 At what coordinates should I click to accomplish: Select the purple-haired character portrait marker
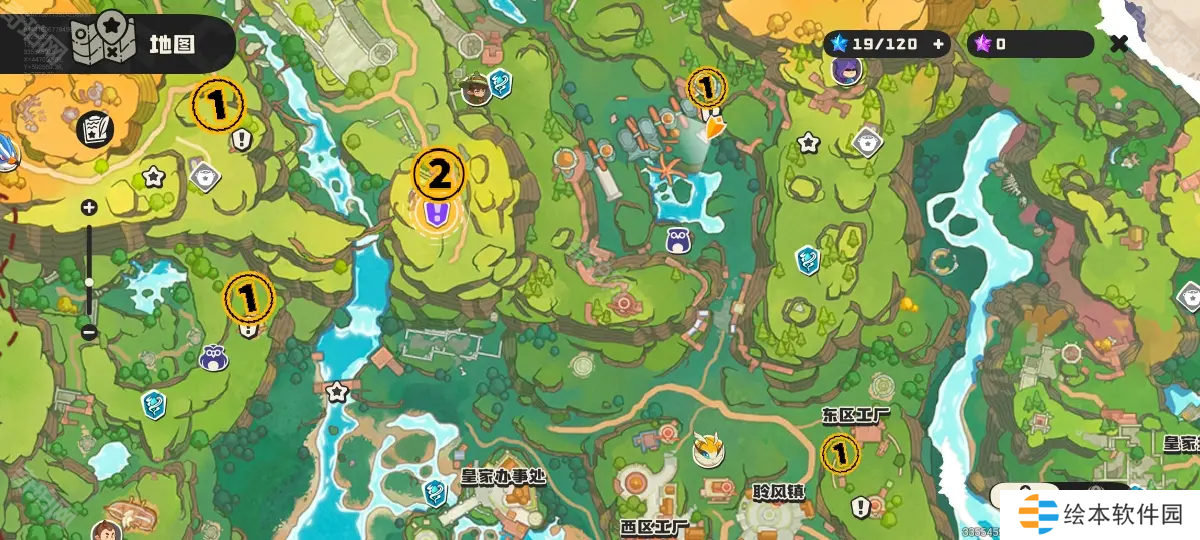847,70
